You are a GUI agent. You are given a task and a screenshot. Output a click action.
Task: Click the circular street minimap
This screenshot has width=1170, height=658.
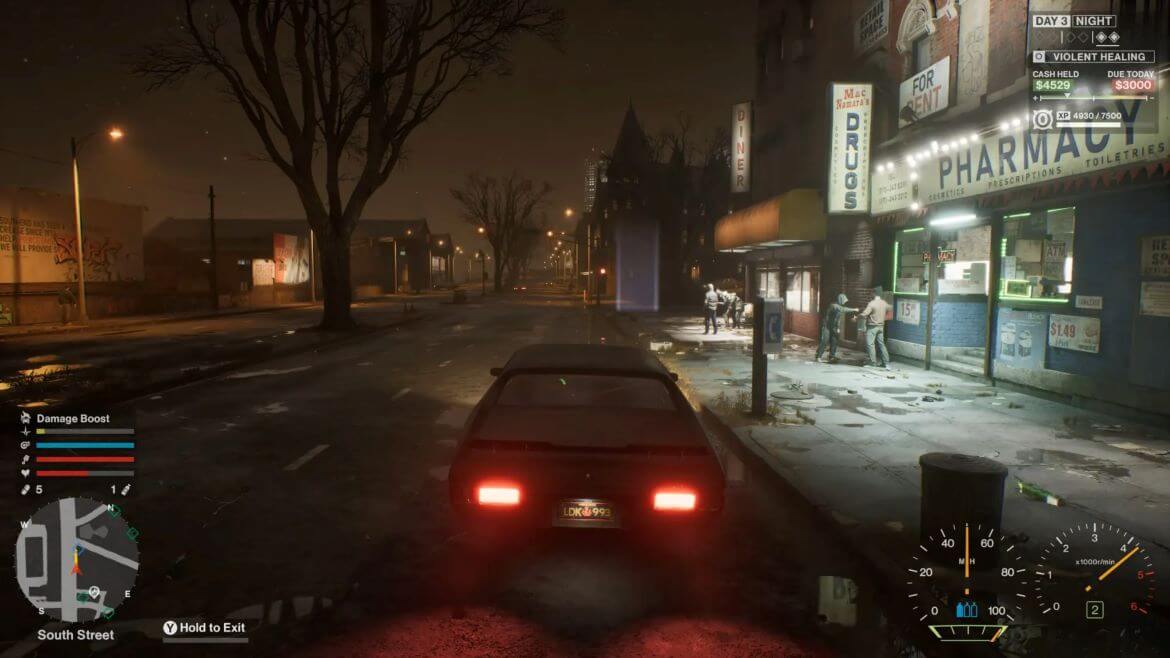click(76, 559)
